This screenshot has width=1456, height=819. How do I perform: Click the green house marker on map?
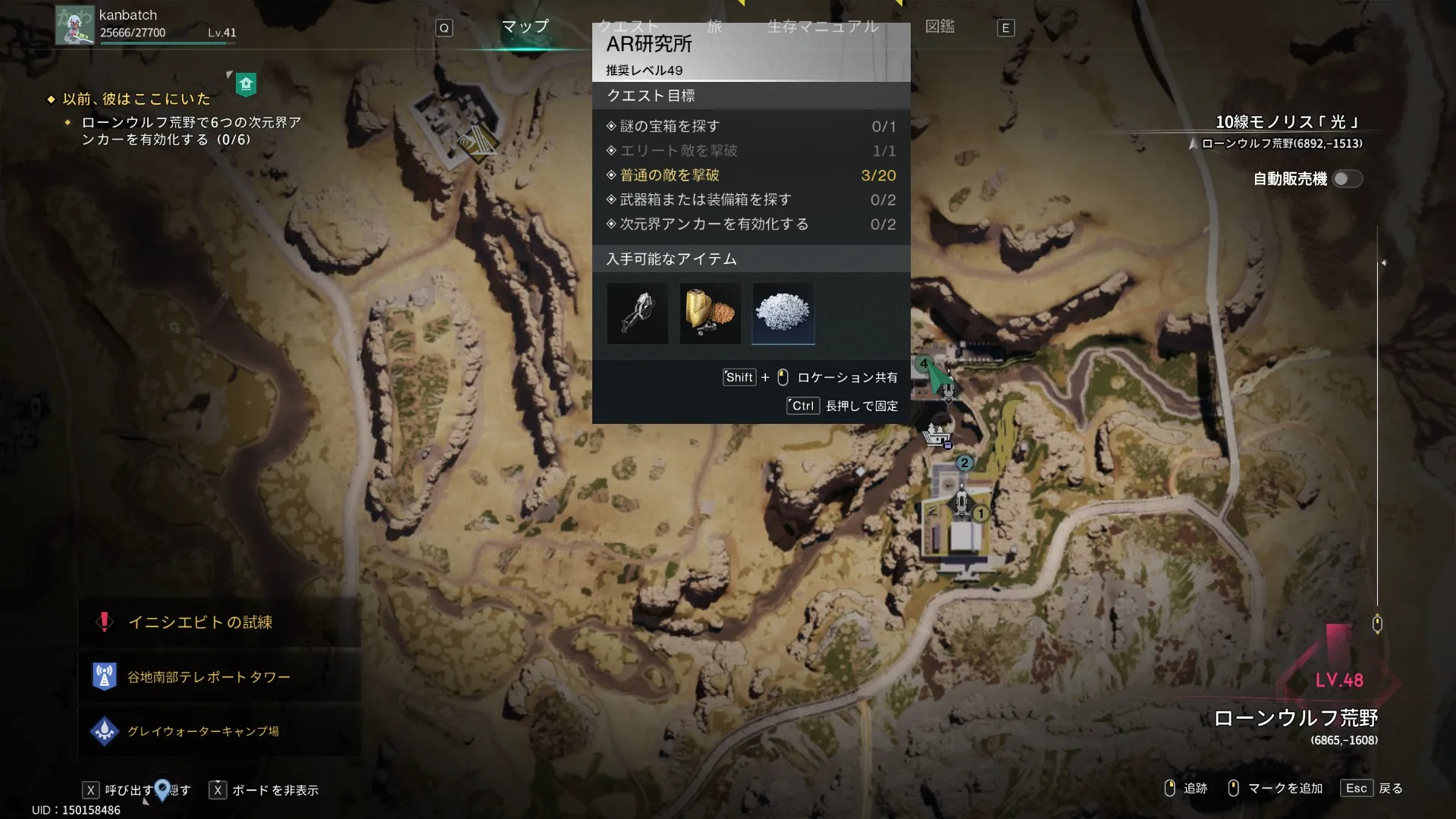click(x=246, y=84)
